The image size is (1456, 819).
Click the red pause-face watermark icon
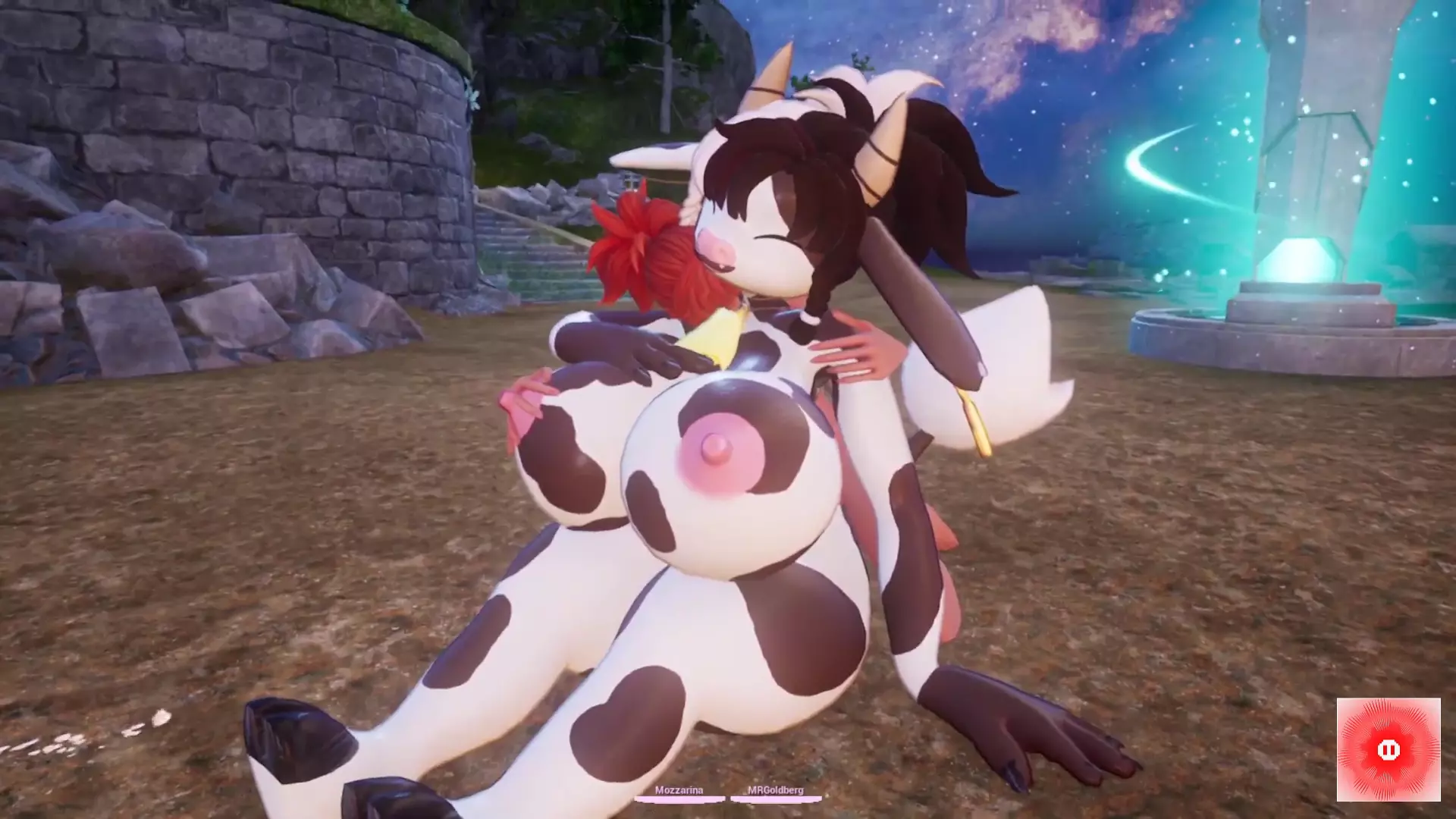pyautogui.click(x=1388, y=750)
